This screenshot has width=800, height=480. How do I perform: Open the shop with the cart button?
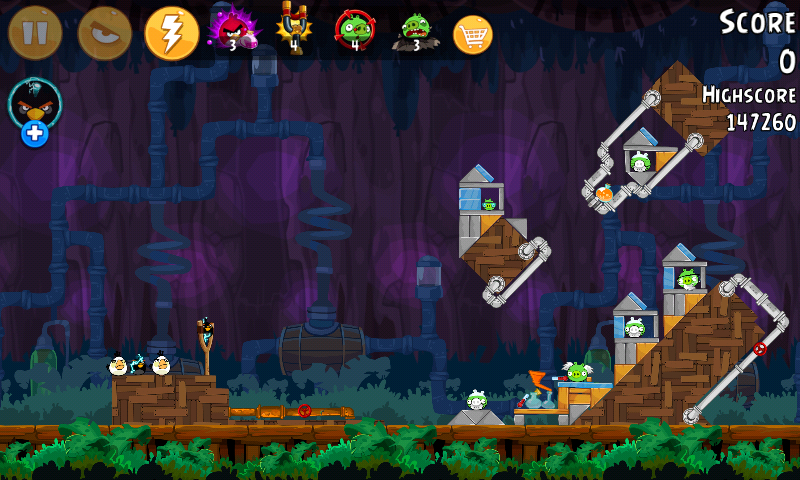click(x=473, y=34)
